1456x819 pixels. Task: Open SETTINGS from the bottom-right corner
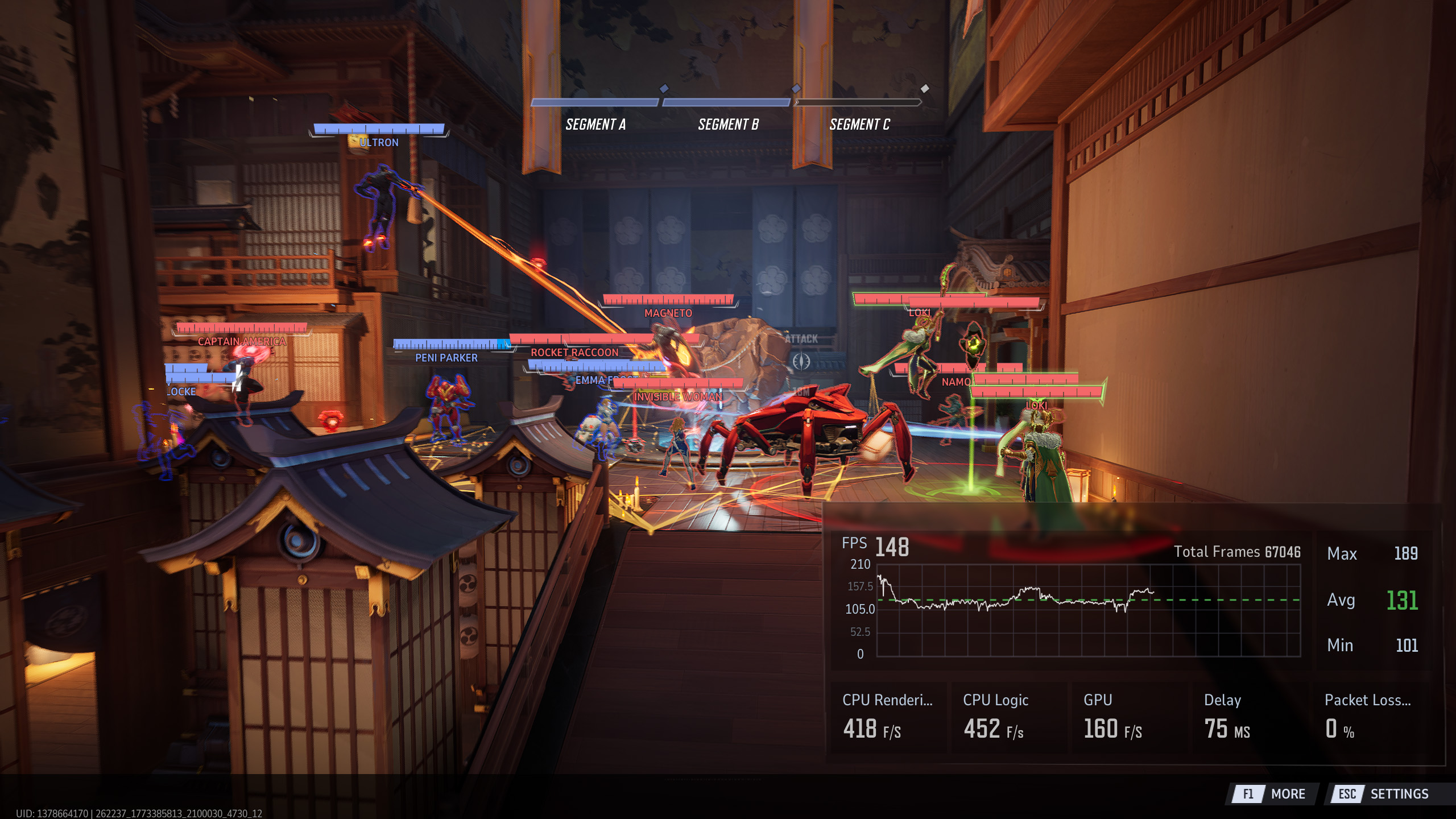coord(1399,794)
